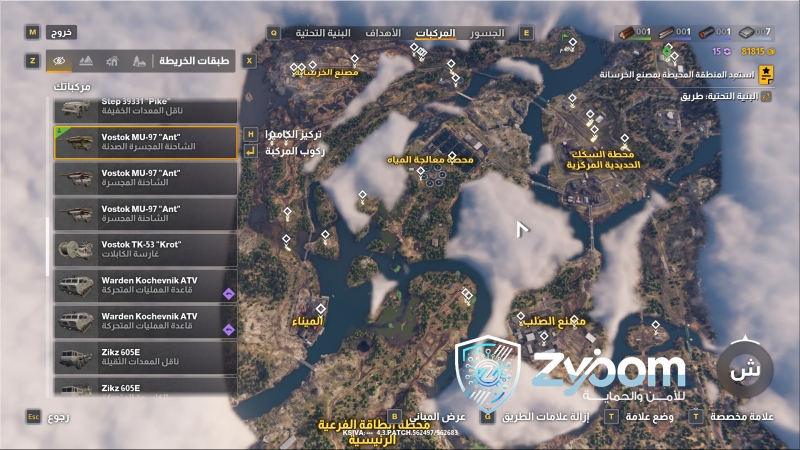Go back with the رجوع button
This screenshot has height=450, width=800.
click(52, 415)
